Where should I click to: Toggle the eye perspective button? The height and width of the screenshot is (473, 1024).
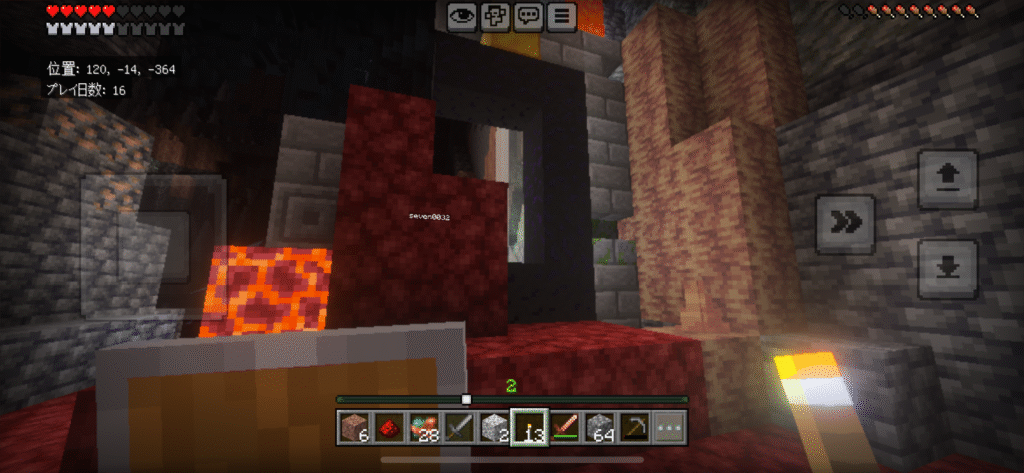click(x=462, y=15)
